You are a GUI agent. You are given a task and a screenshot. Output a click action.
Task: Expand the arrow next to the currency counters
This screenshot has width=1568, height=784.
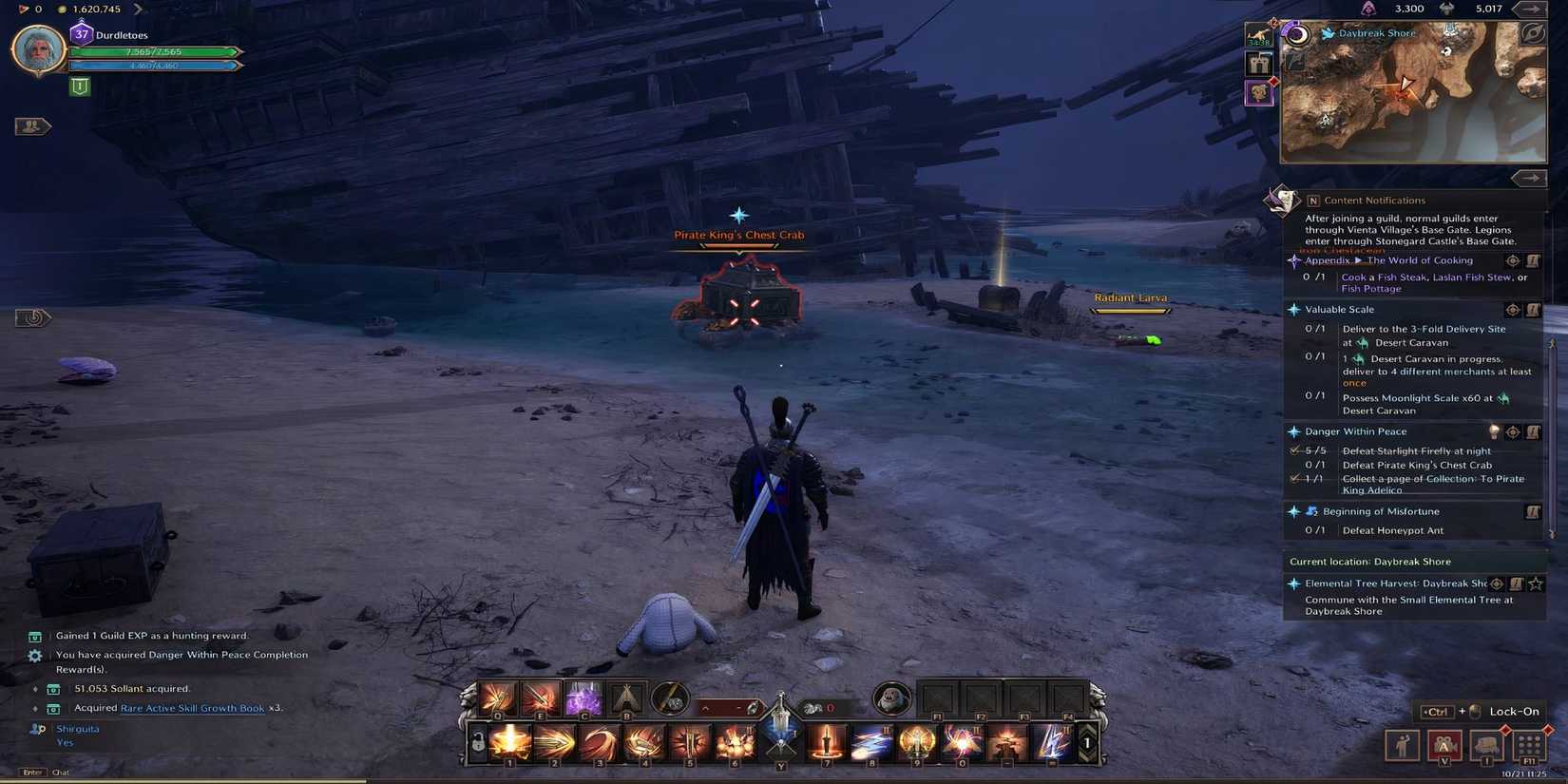point(1532,9)
